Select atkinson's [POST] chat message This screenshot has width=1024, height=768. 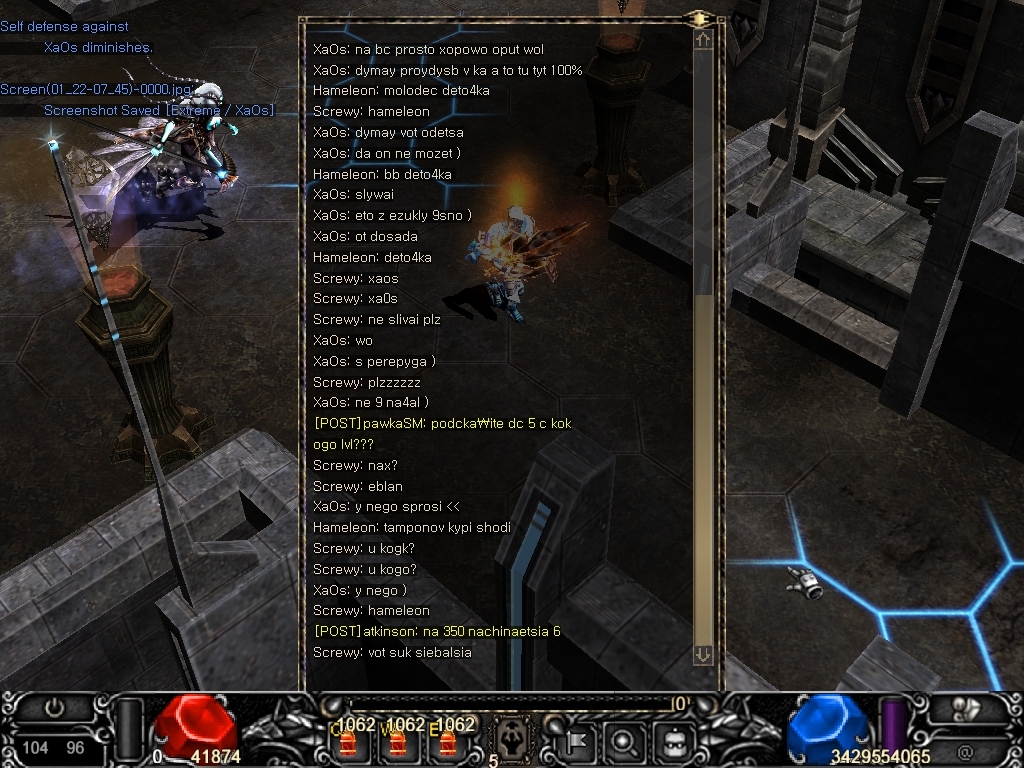pos(437,631)
